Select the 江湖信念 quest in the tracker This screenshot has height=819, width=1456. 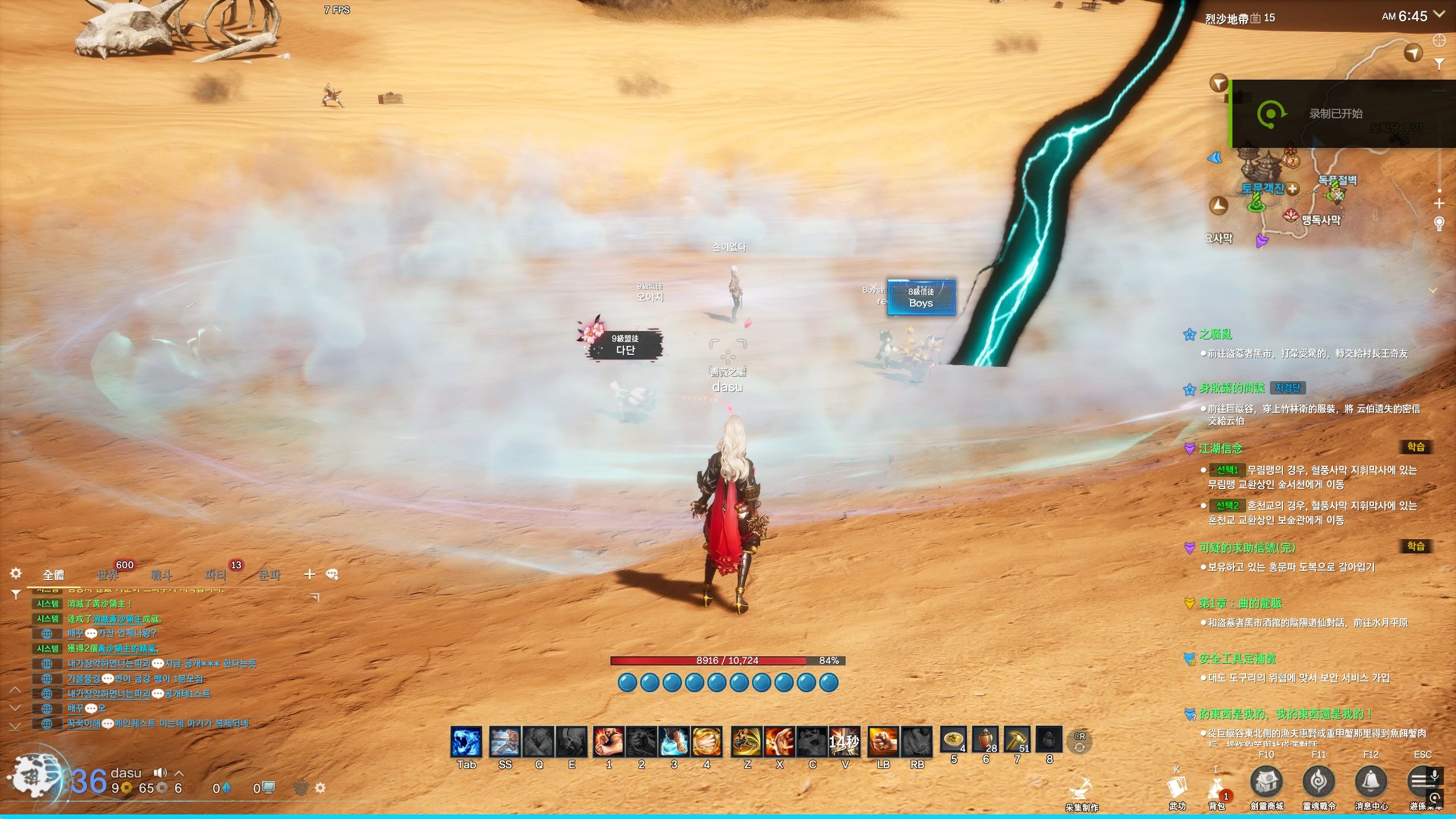1221,449
